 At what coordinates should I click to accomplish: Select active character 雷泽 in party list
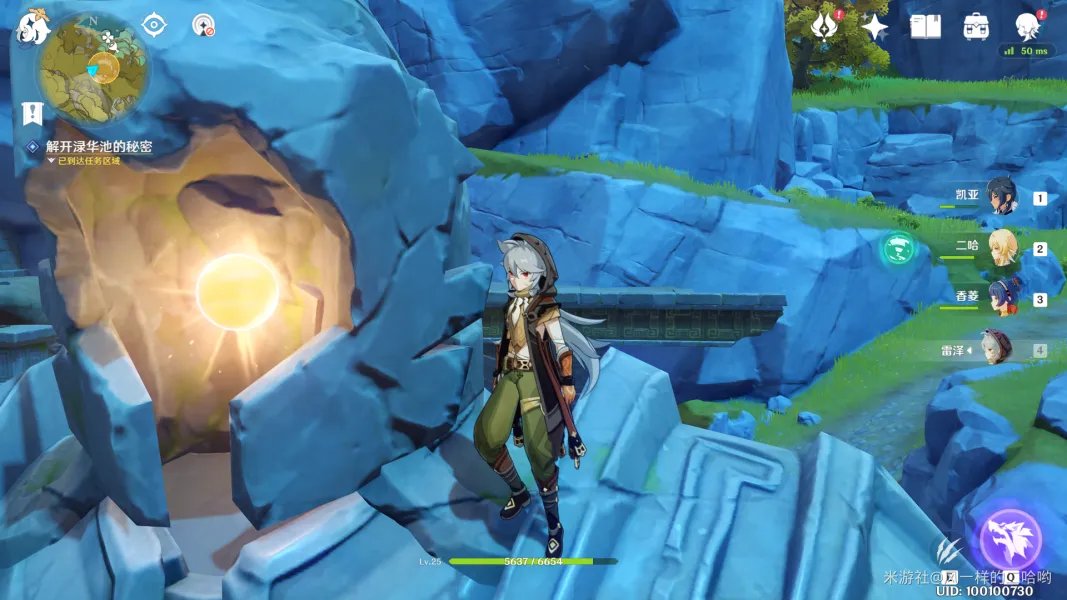click(996, 348)
